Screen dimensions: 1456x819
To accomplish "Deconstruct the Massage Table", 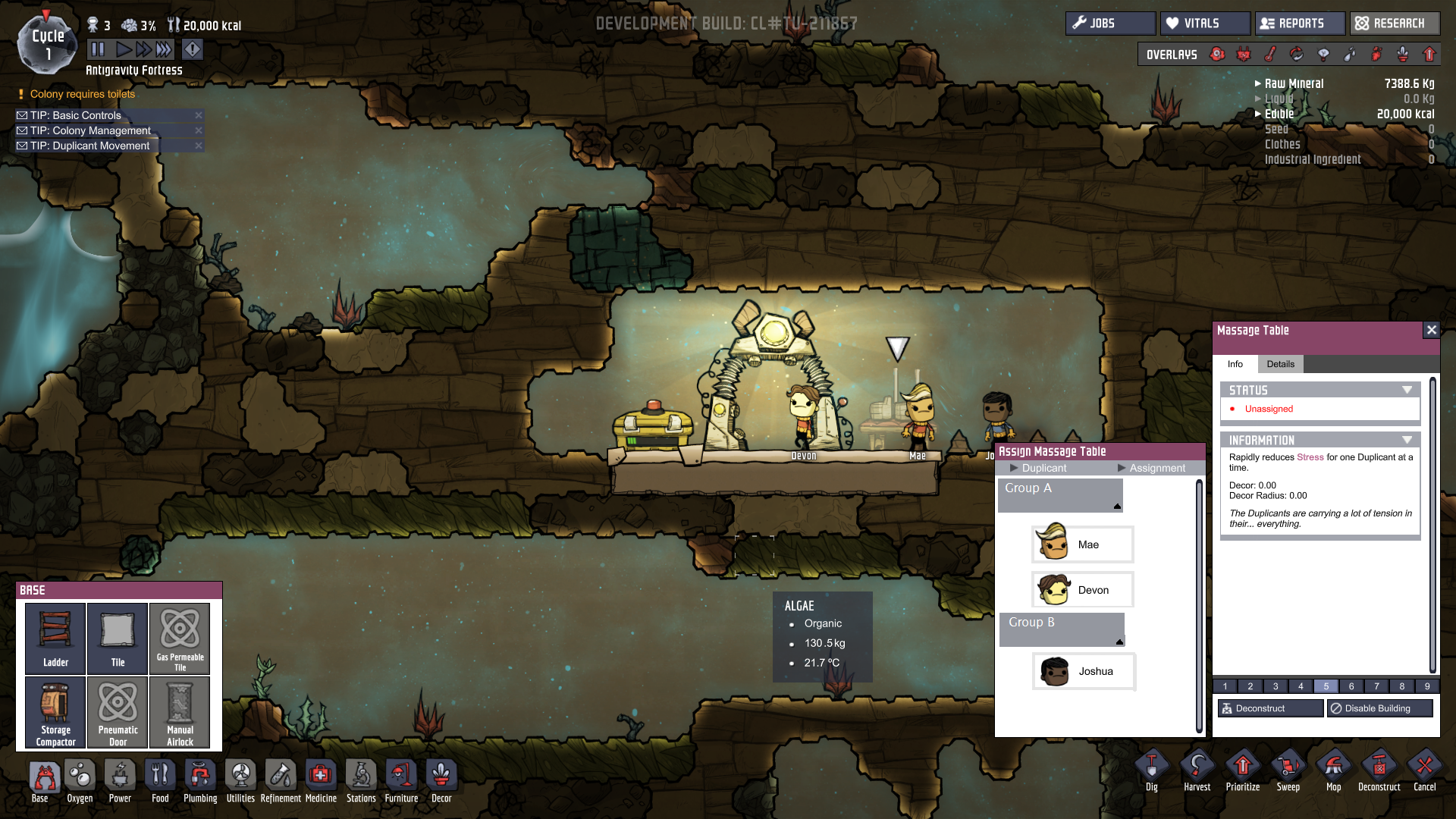I will coord(1270,708).
